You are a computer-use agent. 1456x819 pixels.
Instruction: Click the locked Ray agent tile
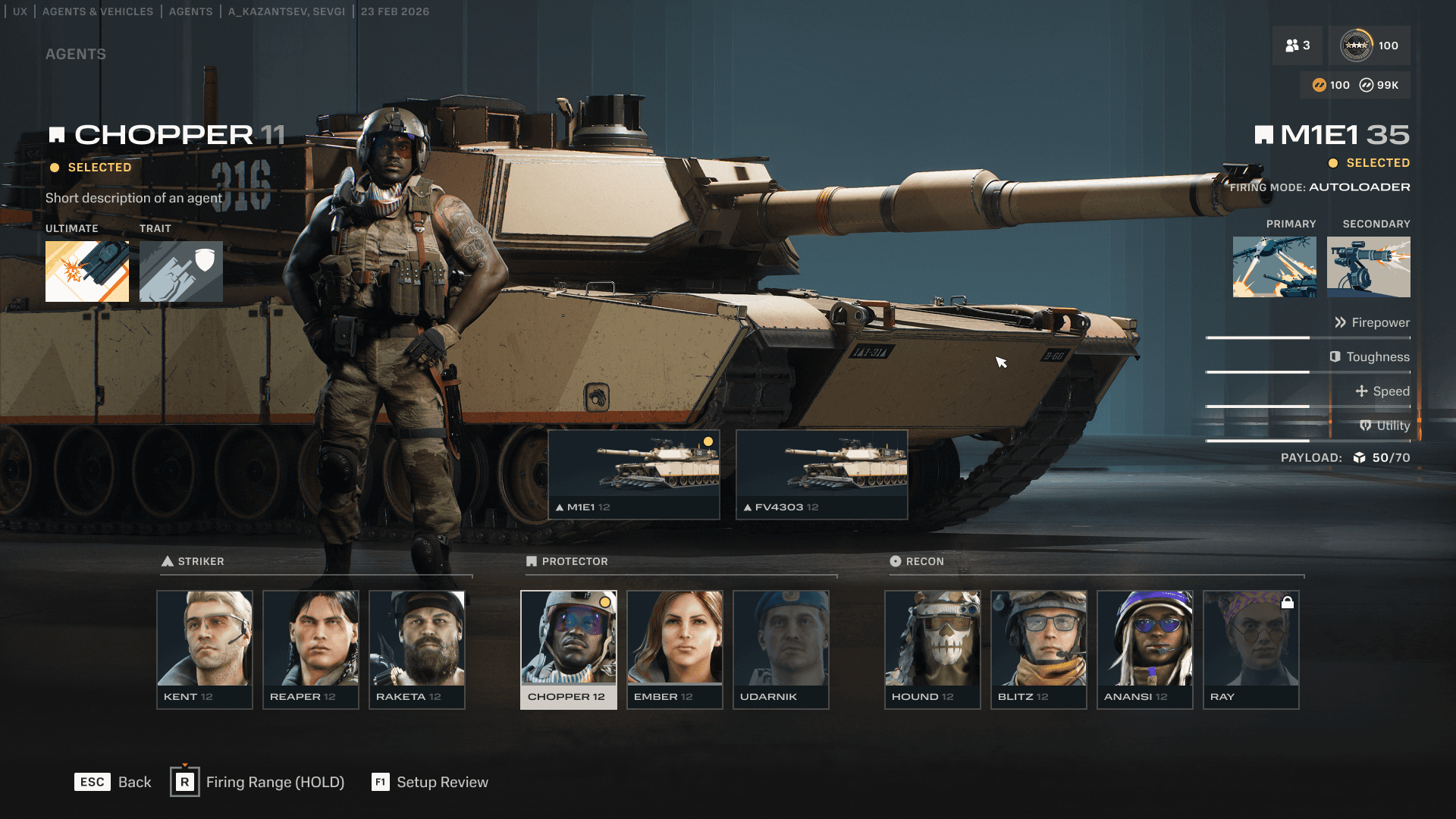(x=1251, y=649)
